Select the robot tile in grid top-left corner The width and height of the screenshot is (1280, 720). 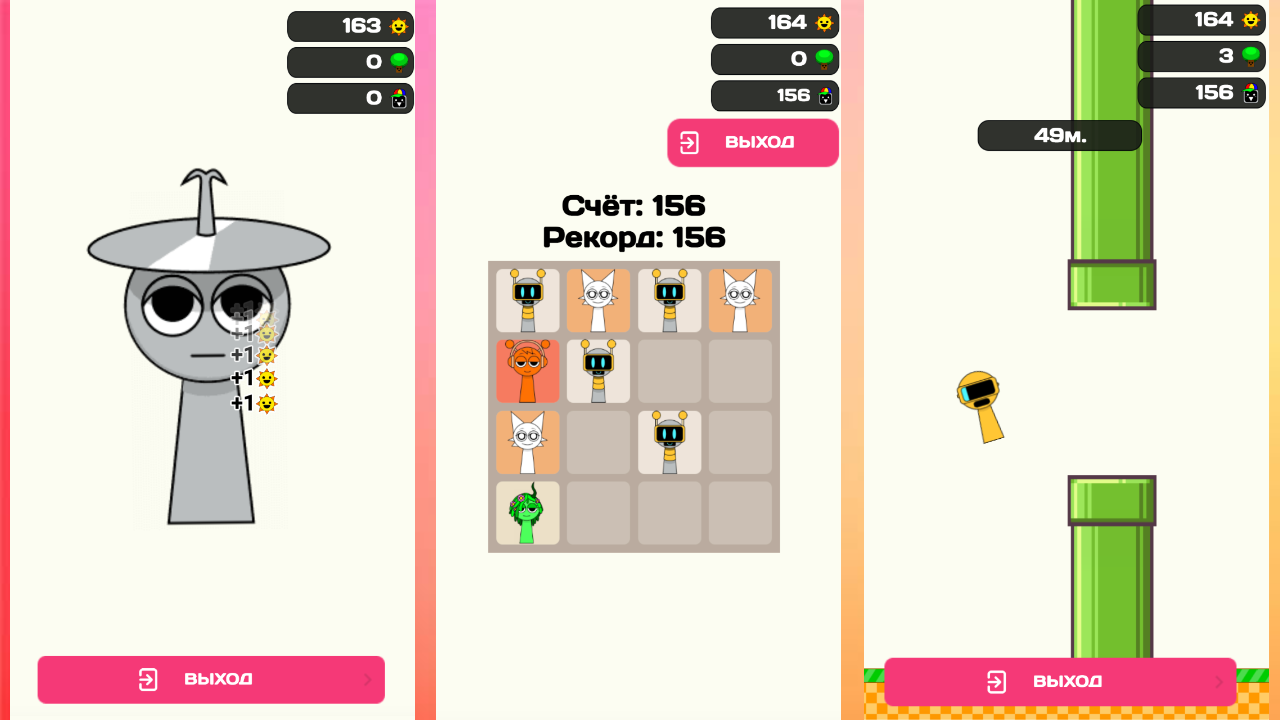(x=527, y=300)
